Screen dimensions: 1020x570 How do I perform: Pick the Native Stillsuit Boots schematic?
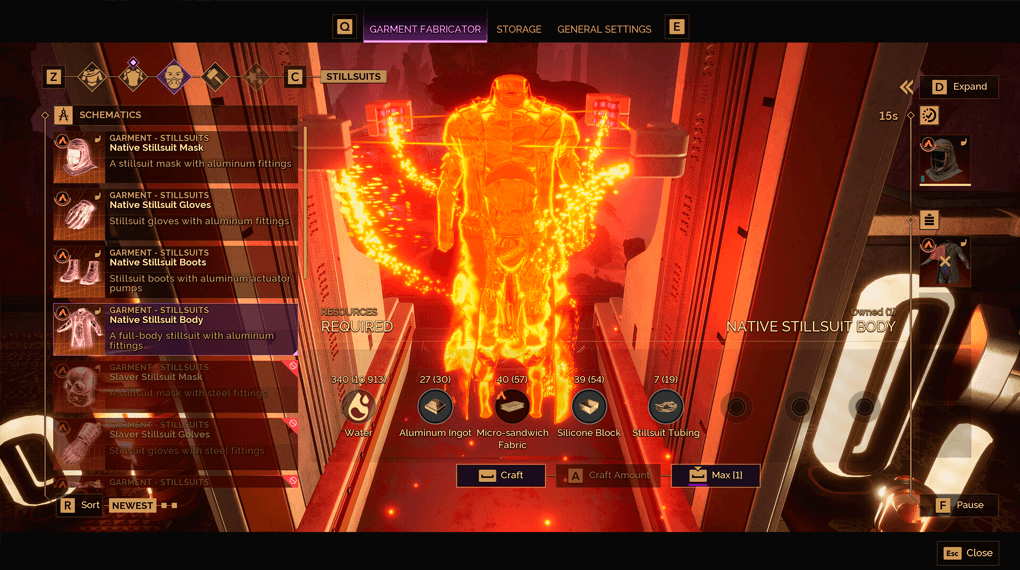(x=175, y=271)
